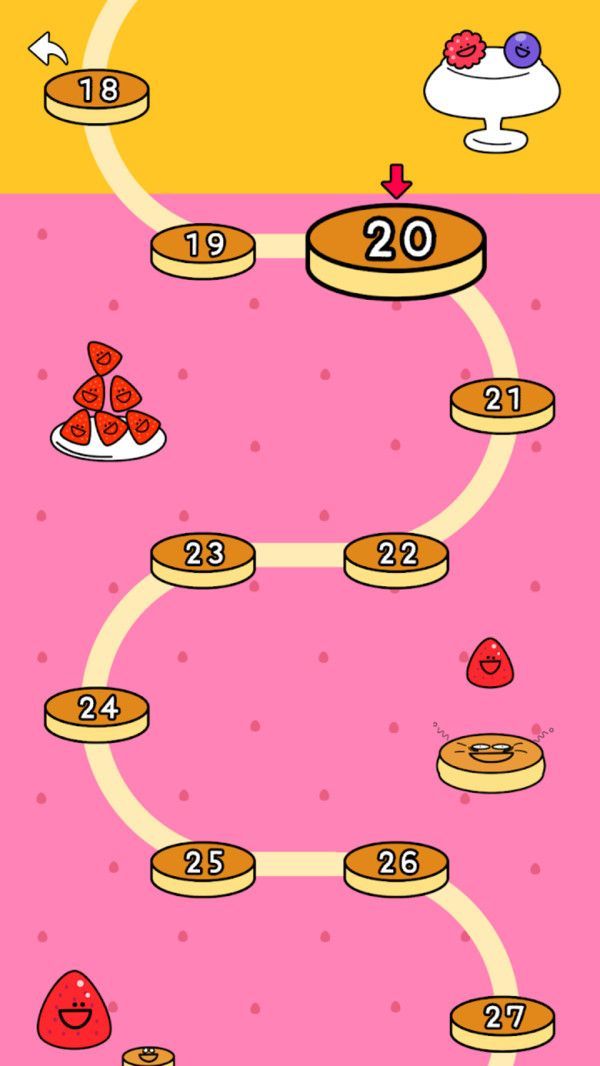Choose level 19 pancake
This screenshot has width=600, height=1066.
point(203,247)
